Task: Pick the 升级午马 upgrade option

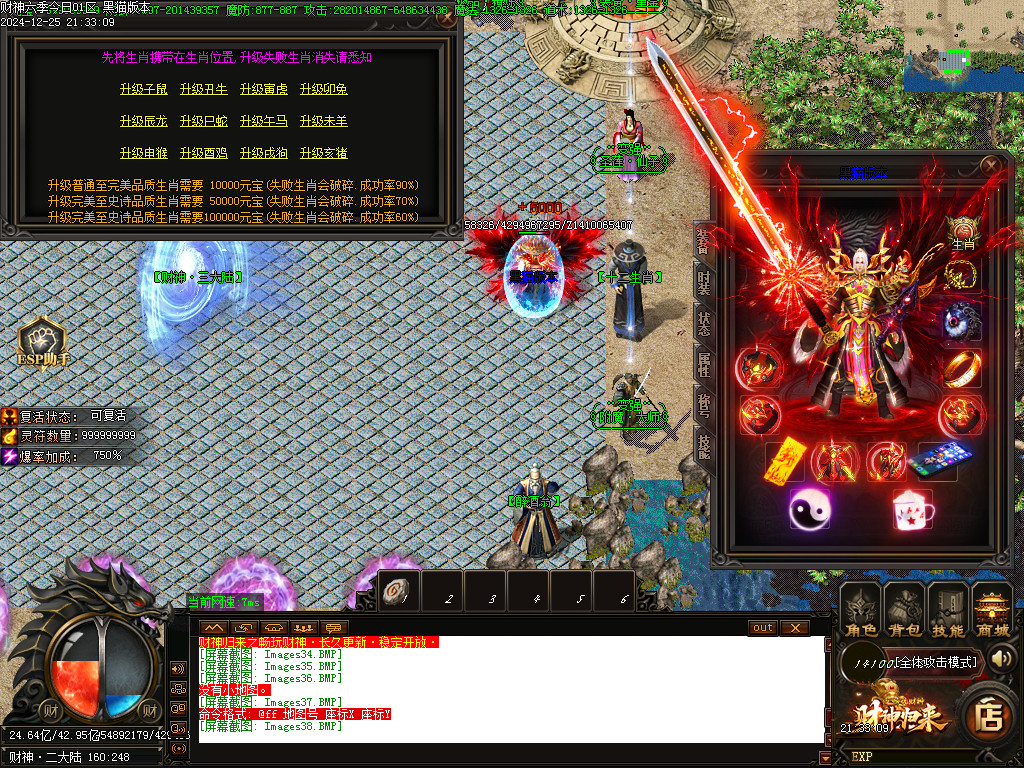Action: [264, 122]
